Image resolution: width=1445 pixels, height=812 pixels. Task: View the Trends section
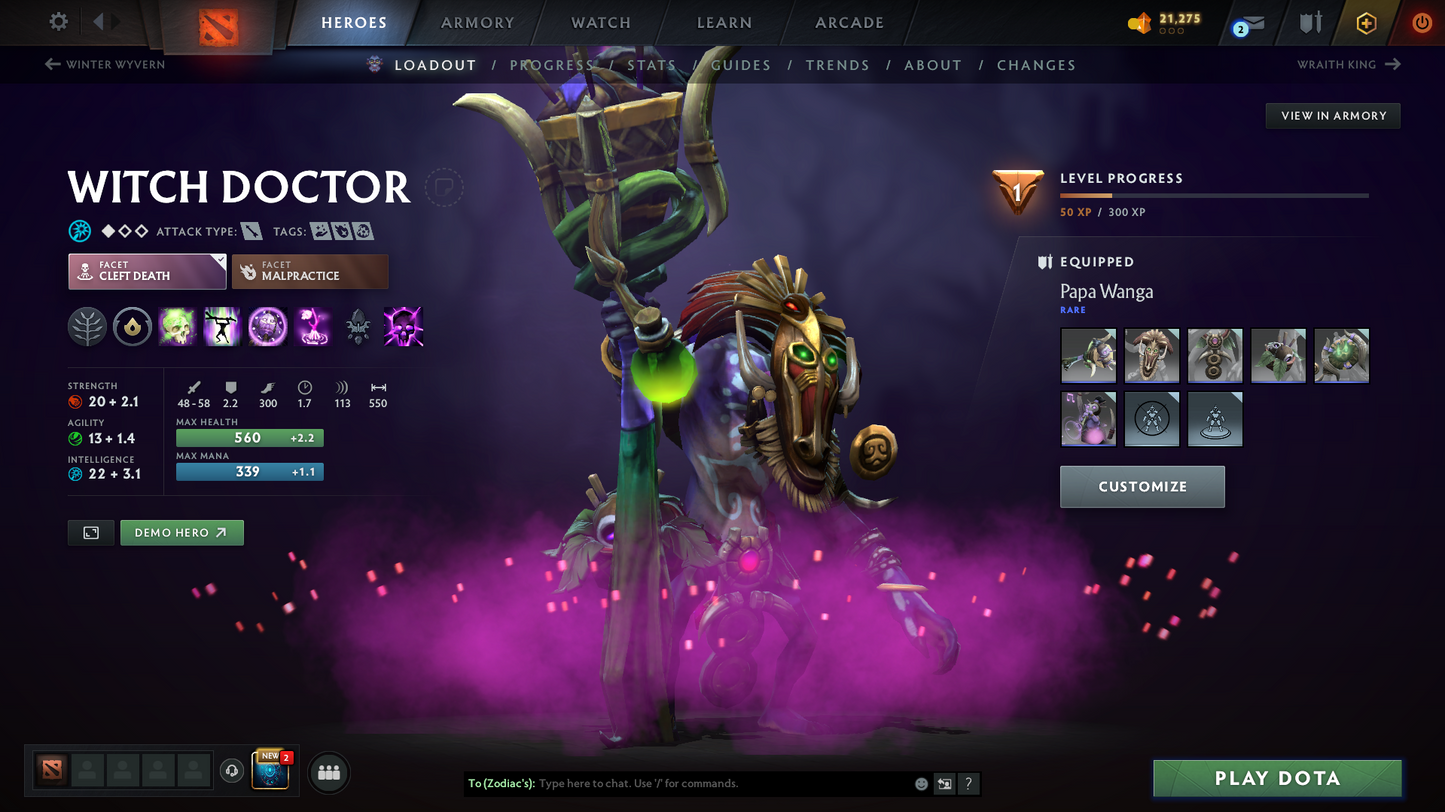(x=837, y=65)
